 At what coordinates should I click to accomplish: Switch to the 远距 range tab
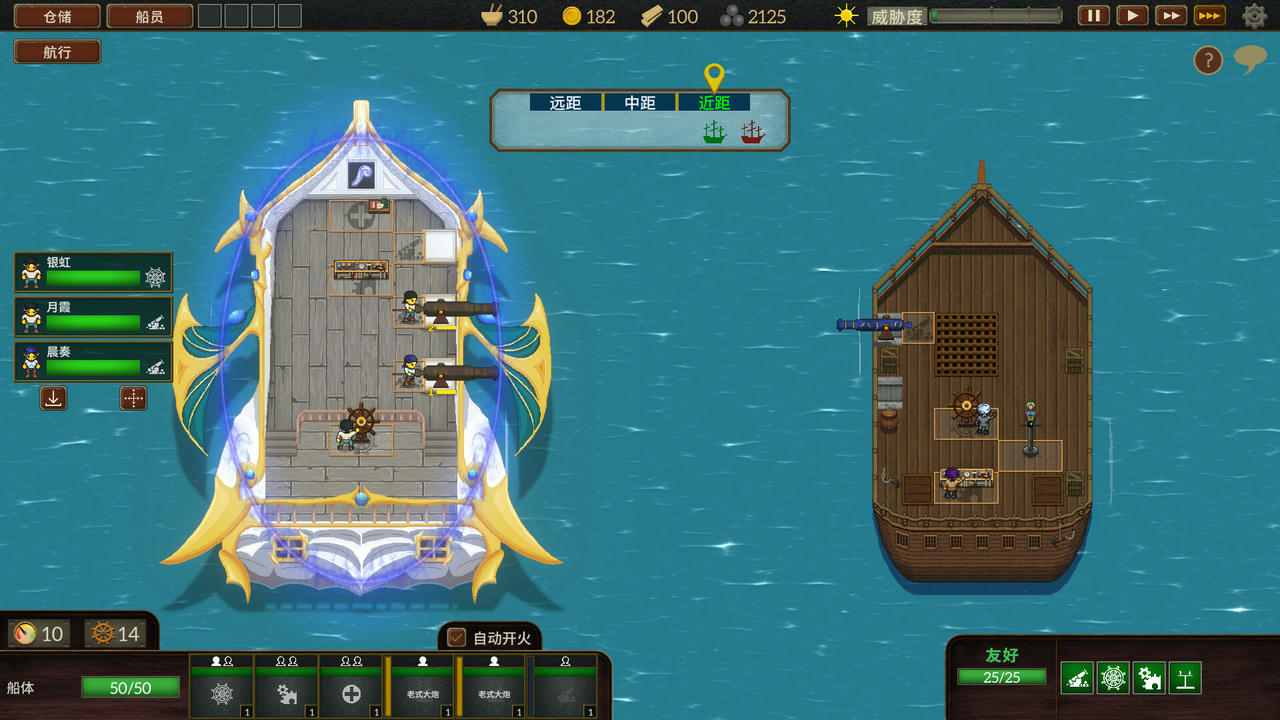pos(563,101)
